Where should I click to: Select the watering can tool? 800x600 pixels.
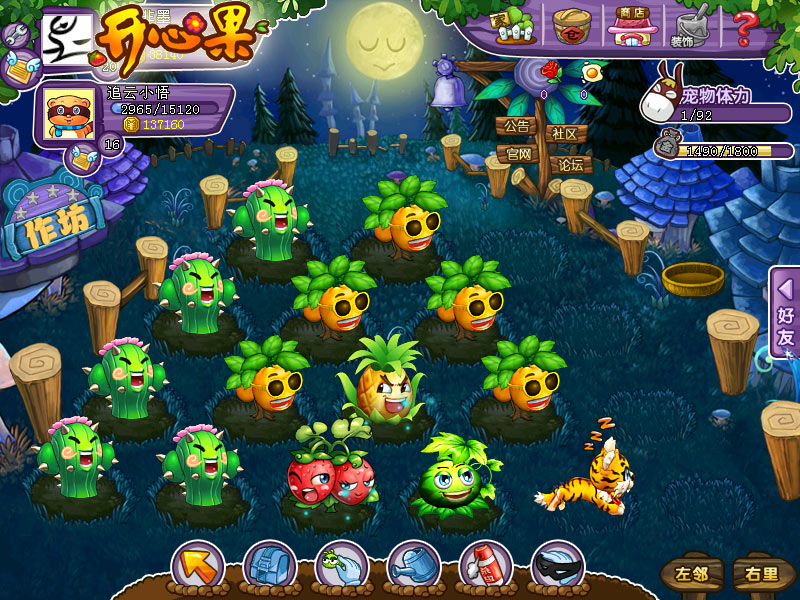pos(413,567)
